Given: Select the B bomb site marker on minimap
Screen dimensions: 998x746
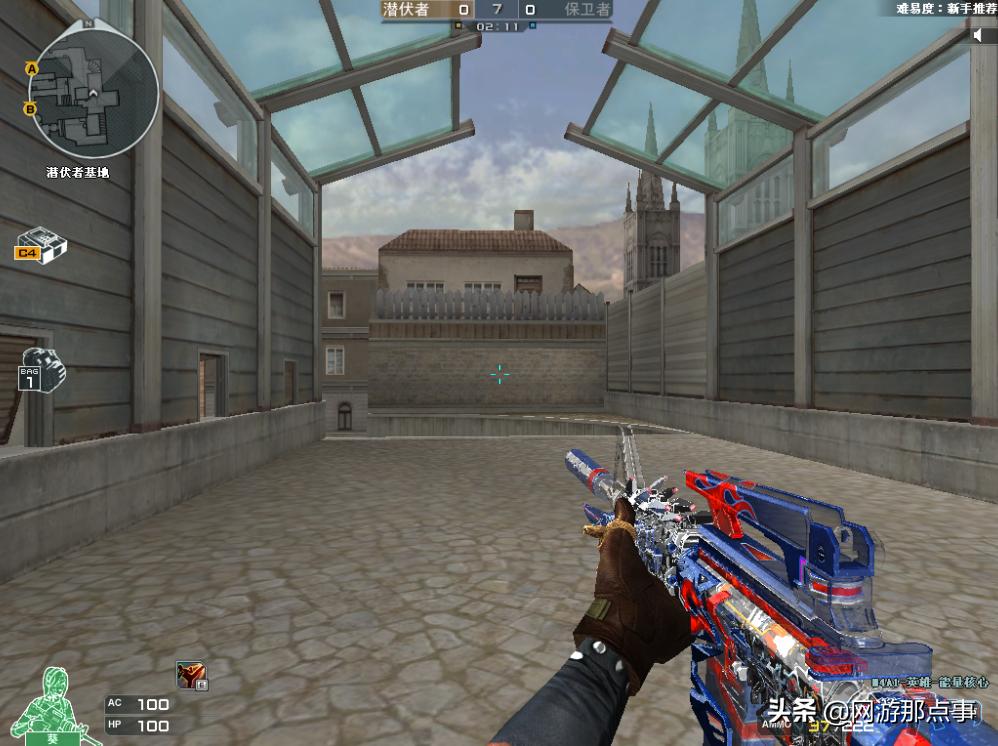Looking at the screenshot, I should (x=31, y=108).
